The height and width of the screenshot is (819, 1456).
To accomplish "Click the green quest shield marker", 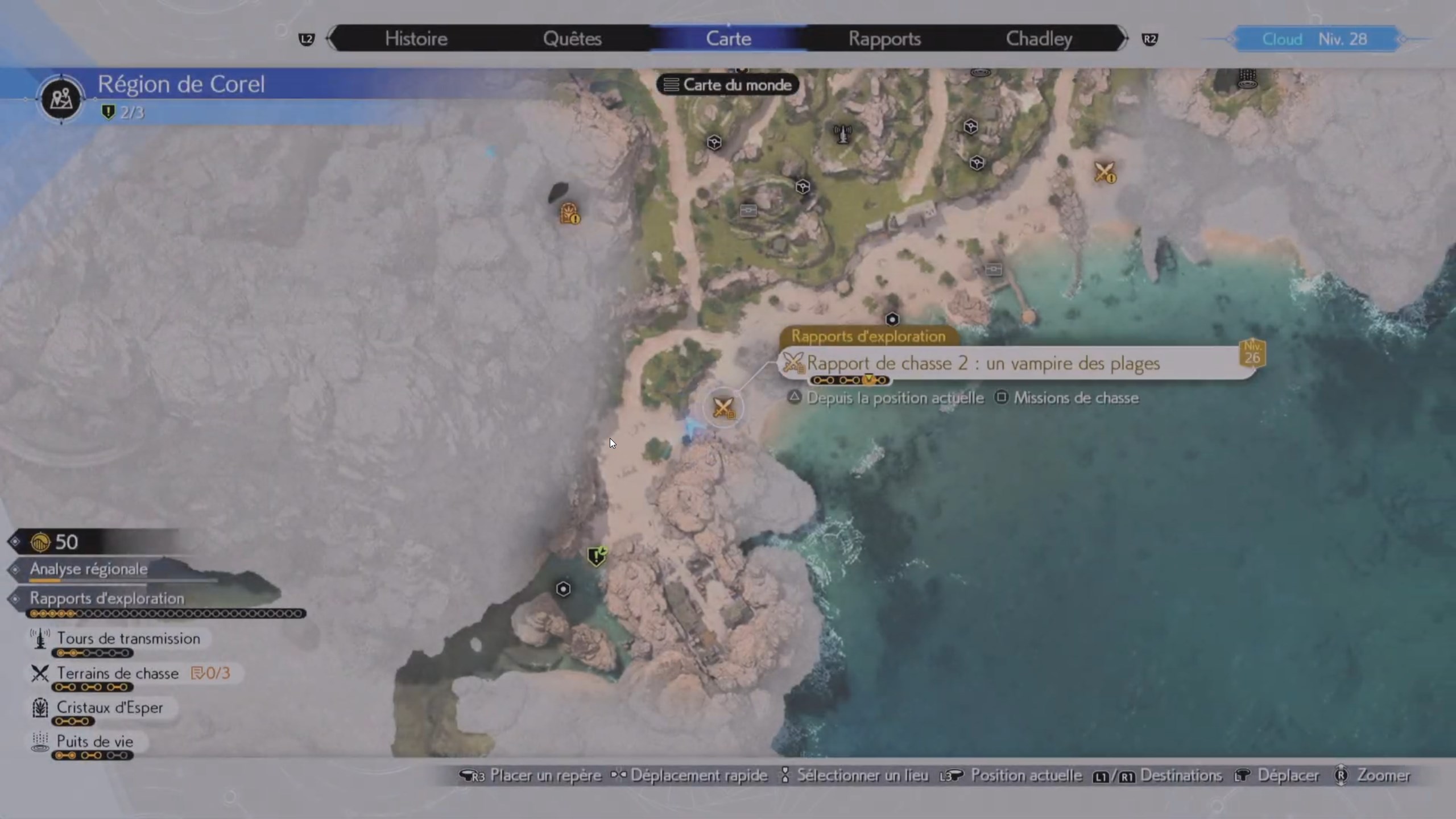I will click(x=597, y=556).
